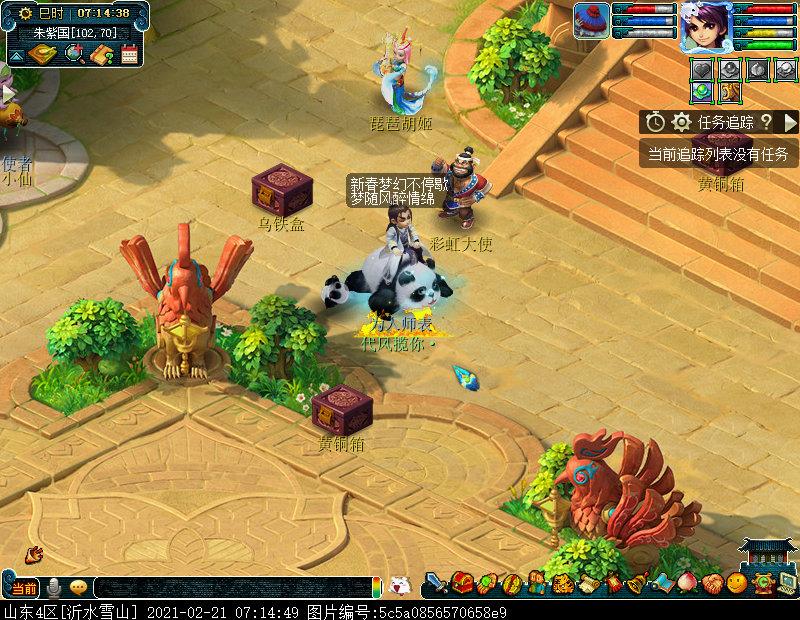Open the red treasure chest bag icon
The width and height of the screenshot is (800, 620).
pyautogui.click(x=463, y=583)
